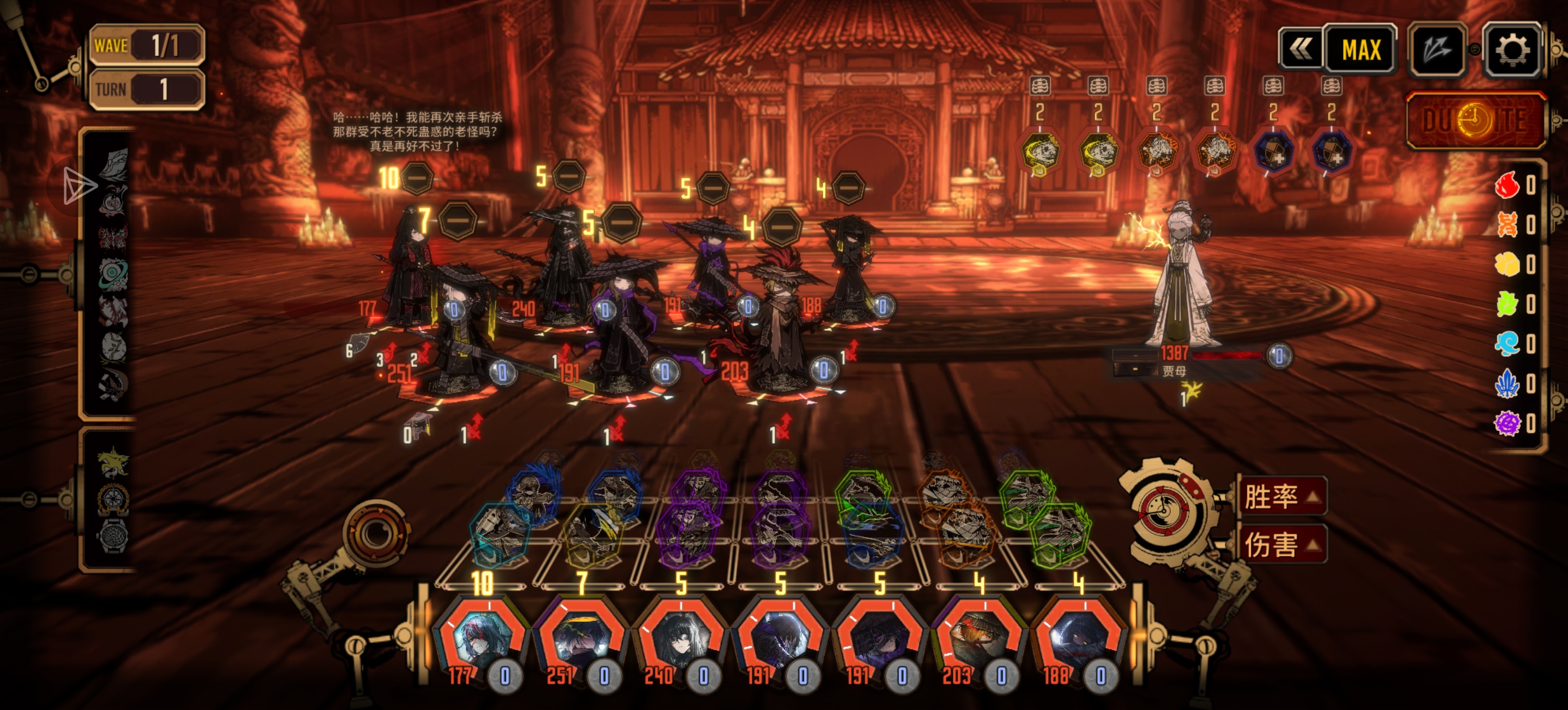Choose the character portrait with 240 HP
This screenshot has height=710, width=1568.
point(681,641)
